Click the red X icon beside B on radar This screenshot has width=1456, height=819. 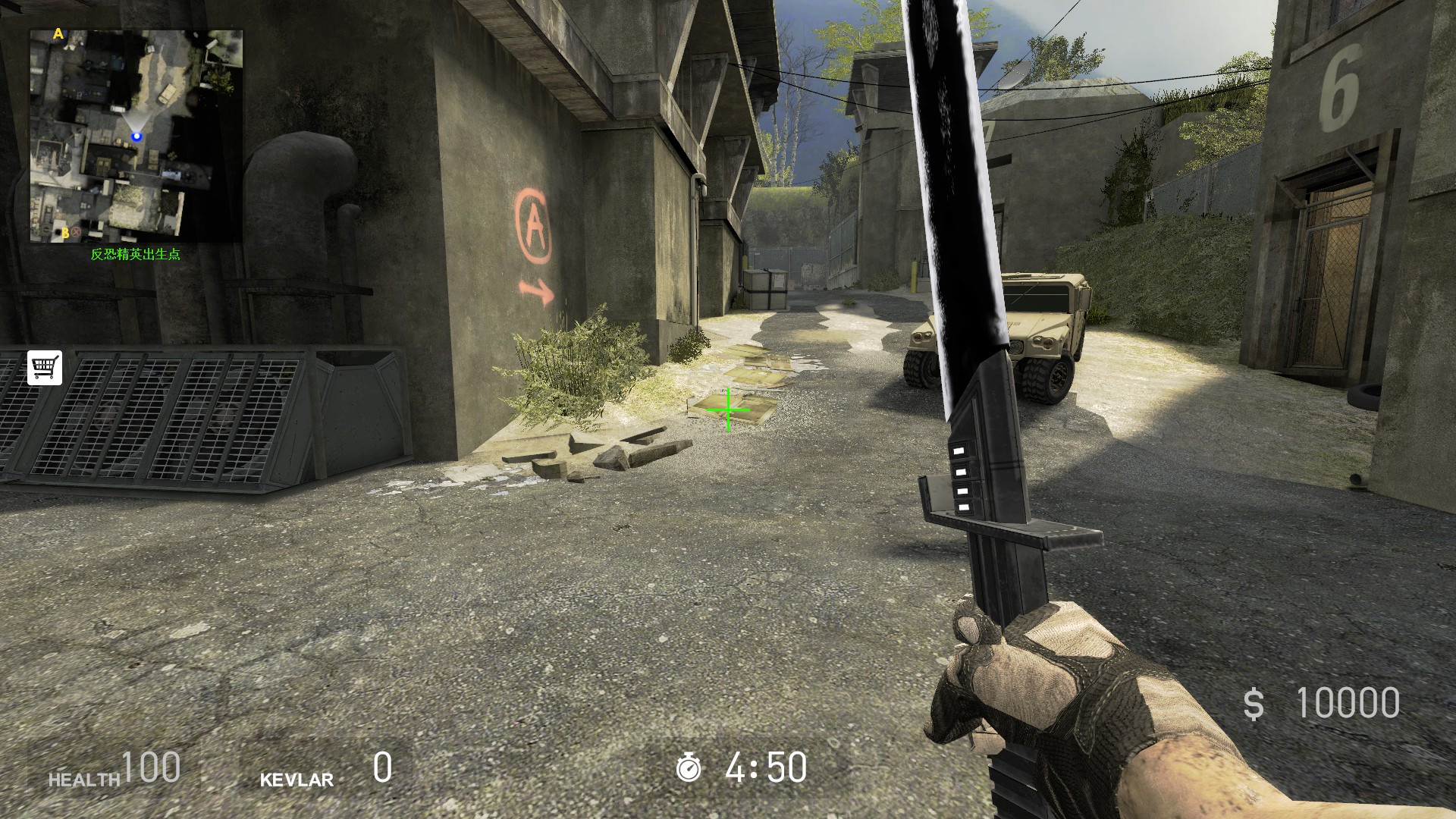pyautogui.click(x=75, y=232)
